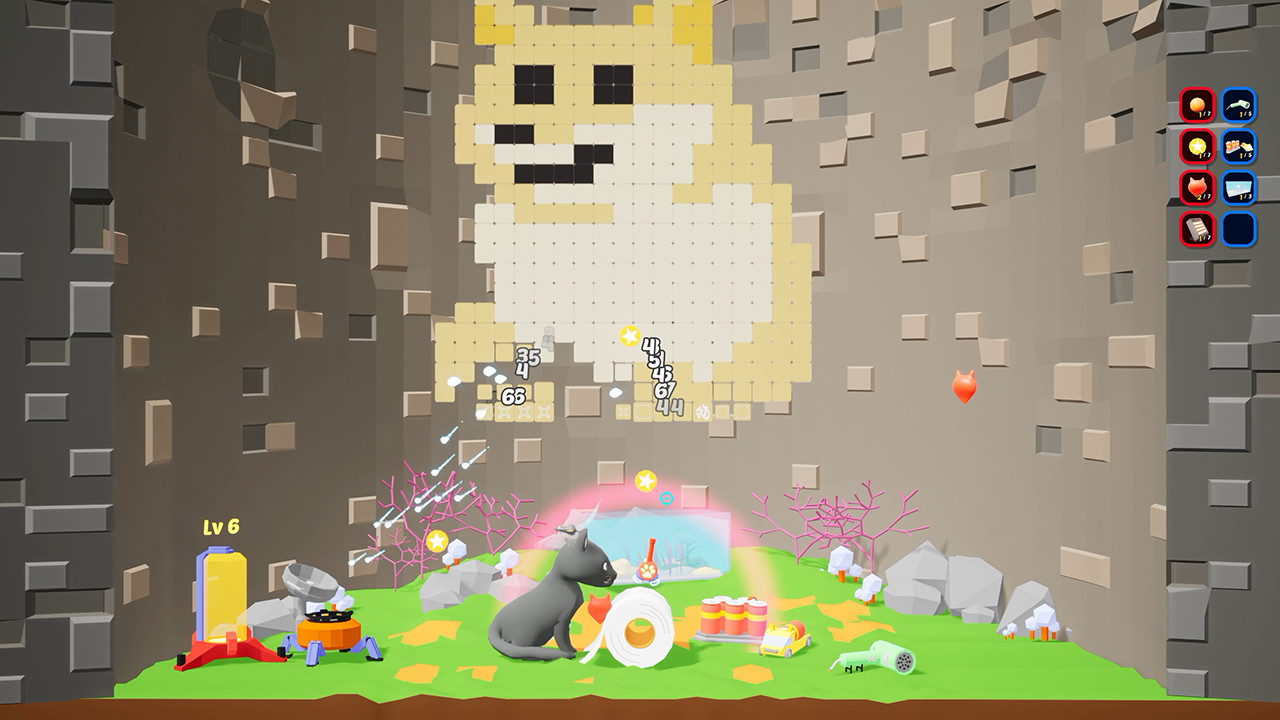Click the orange drink barrels rack

point(735,618)
